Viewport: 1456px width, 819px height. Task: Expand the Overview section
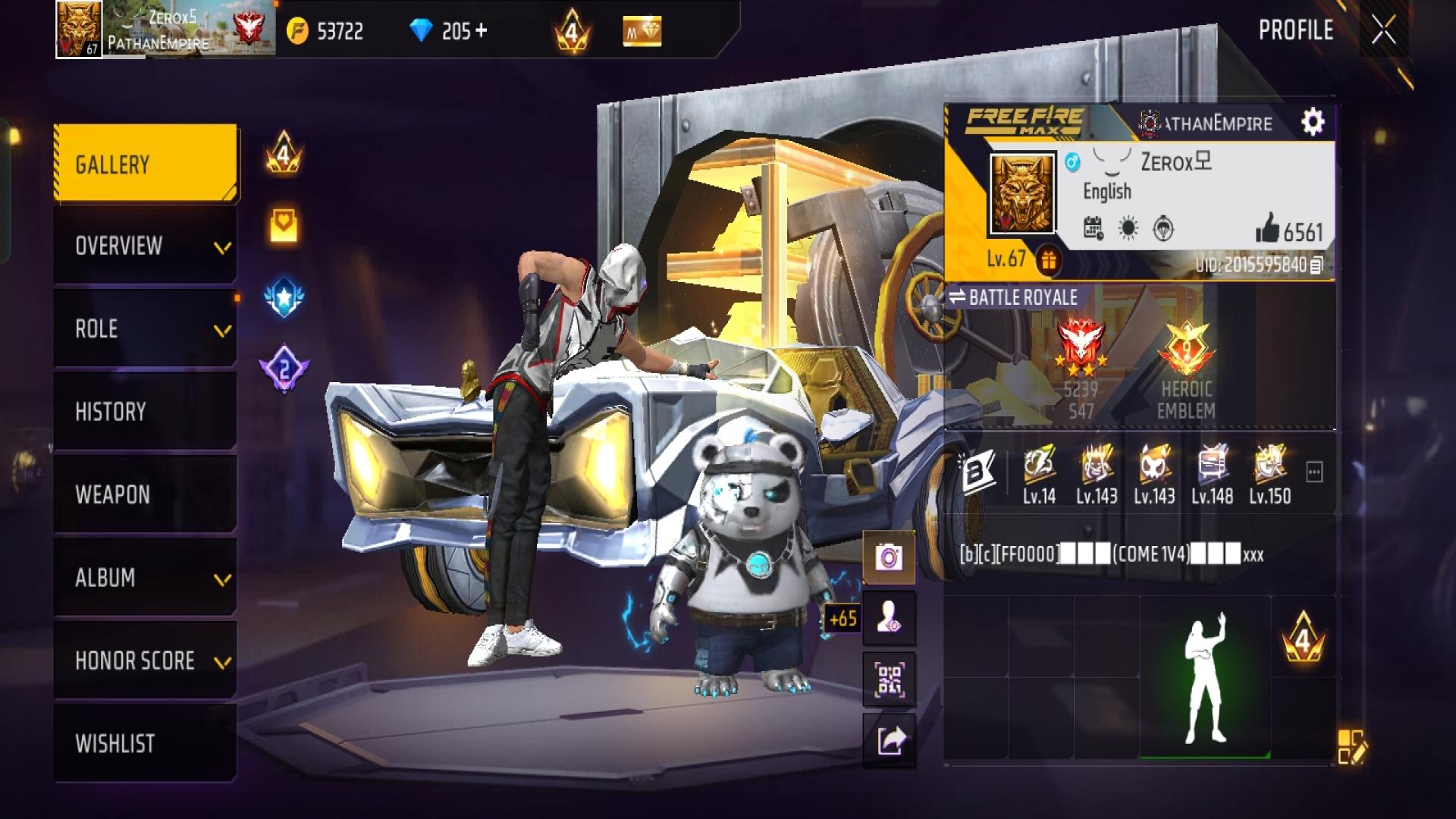[x=146, y=246]
